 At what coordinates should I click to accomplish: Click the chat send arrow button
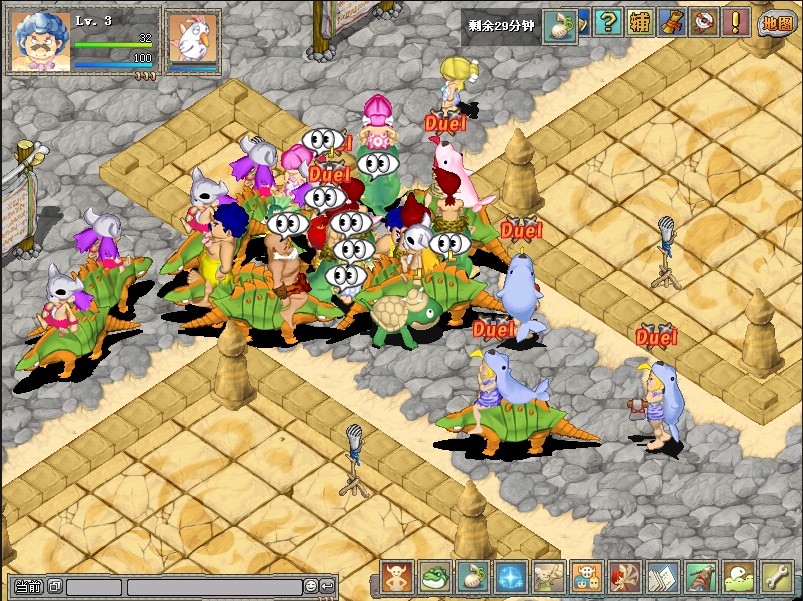pyautogui.click(x=328, y=586)
